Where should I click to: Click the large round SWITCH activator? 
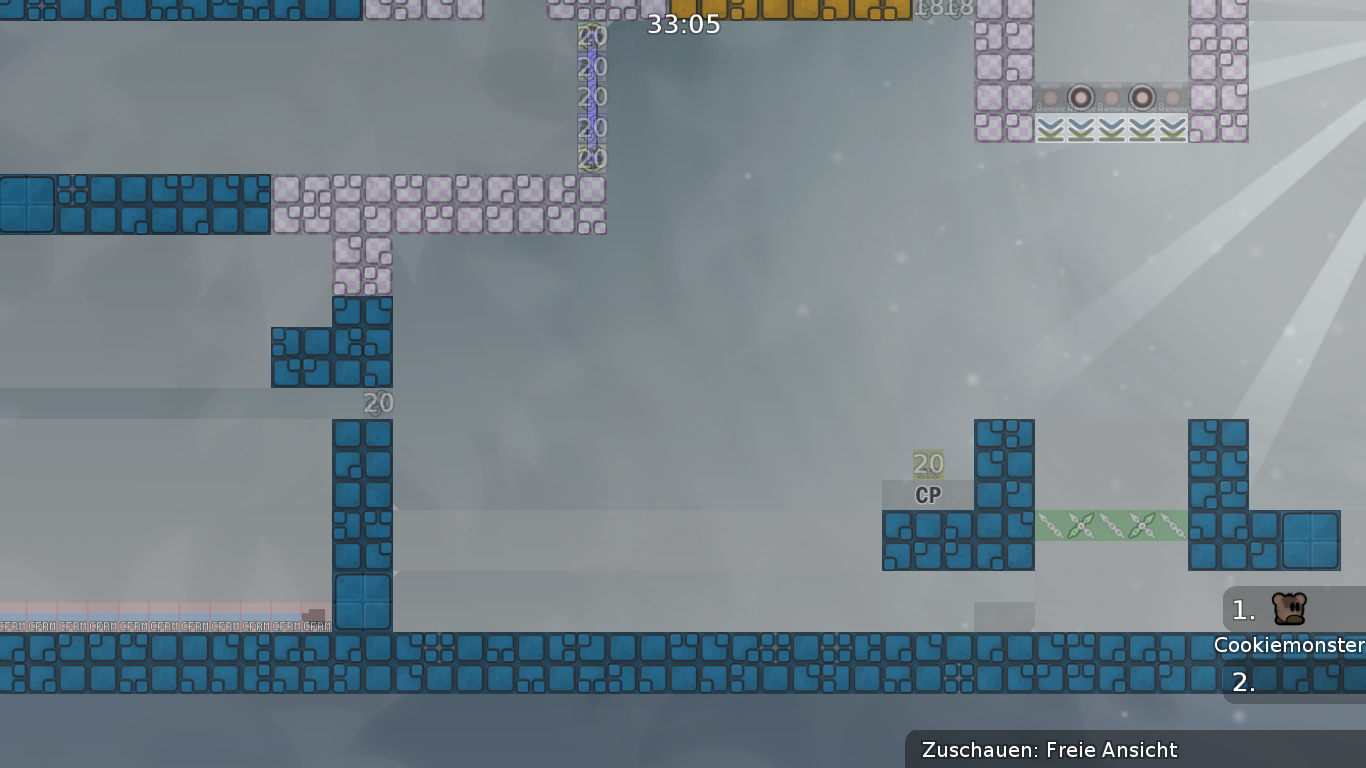point(1082,97)
